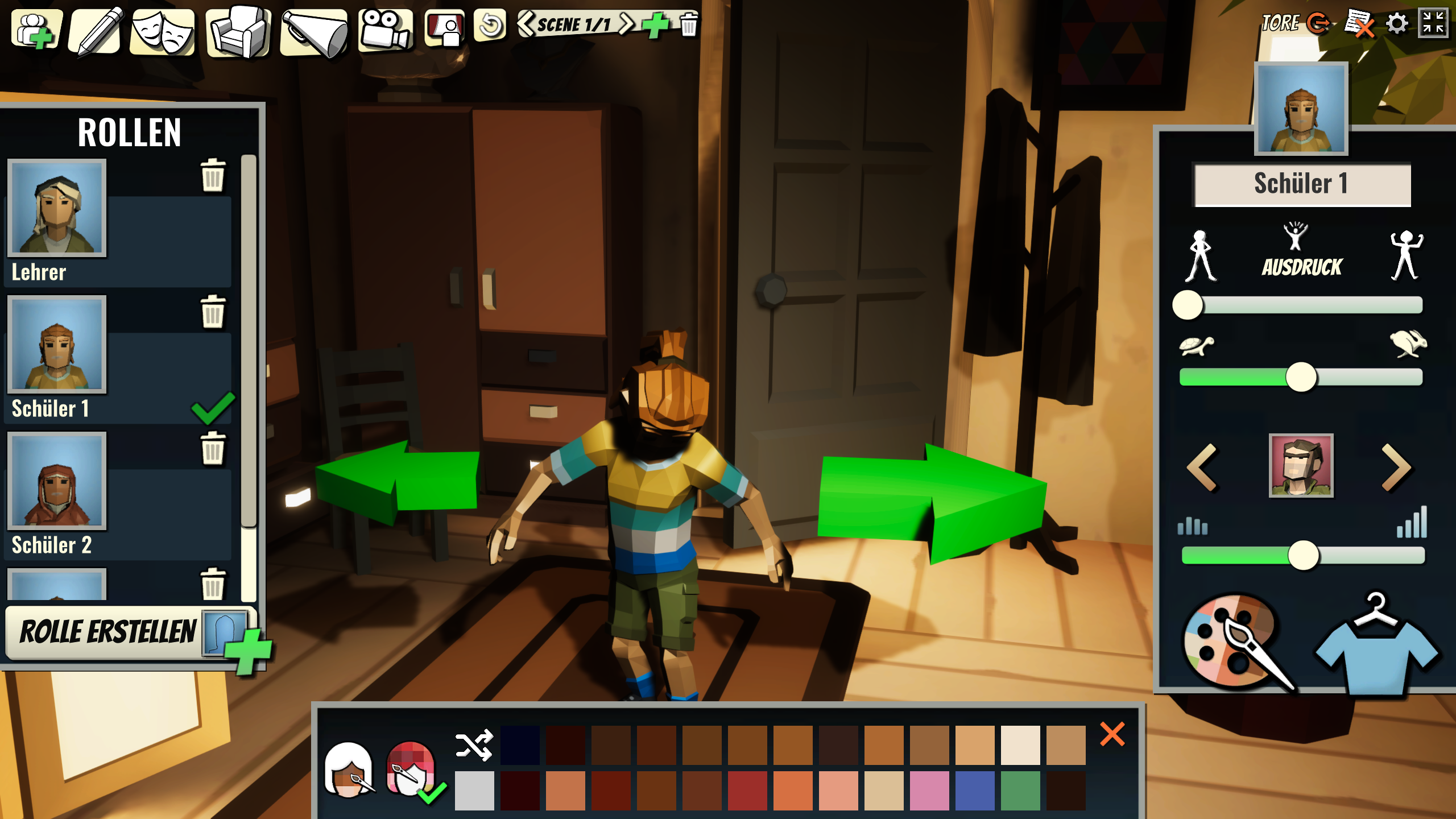Close the color picker panel

1112,734
